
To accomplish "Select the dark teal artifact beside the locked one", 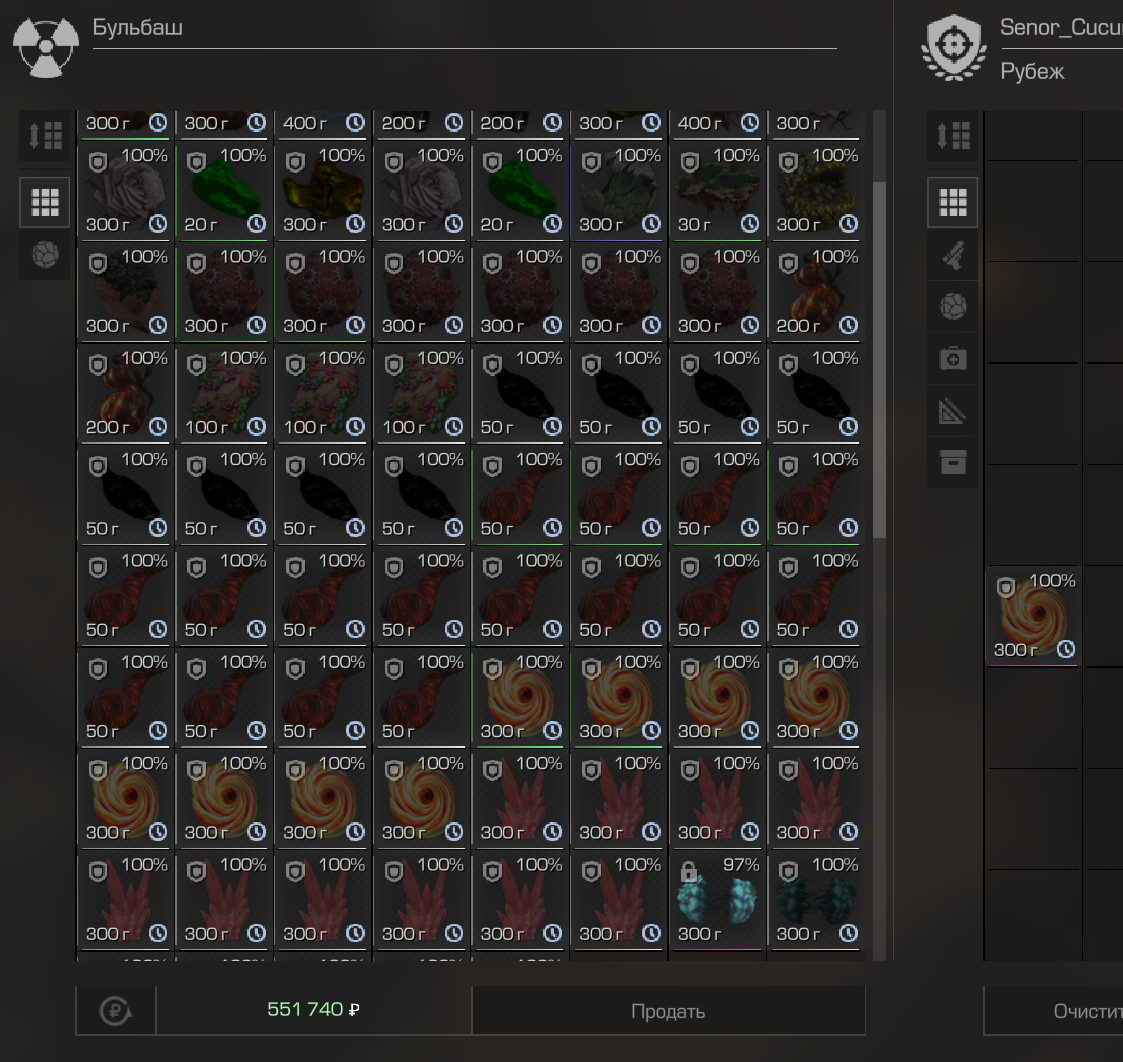I will pyautogui.click(x=816, y=900).
